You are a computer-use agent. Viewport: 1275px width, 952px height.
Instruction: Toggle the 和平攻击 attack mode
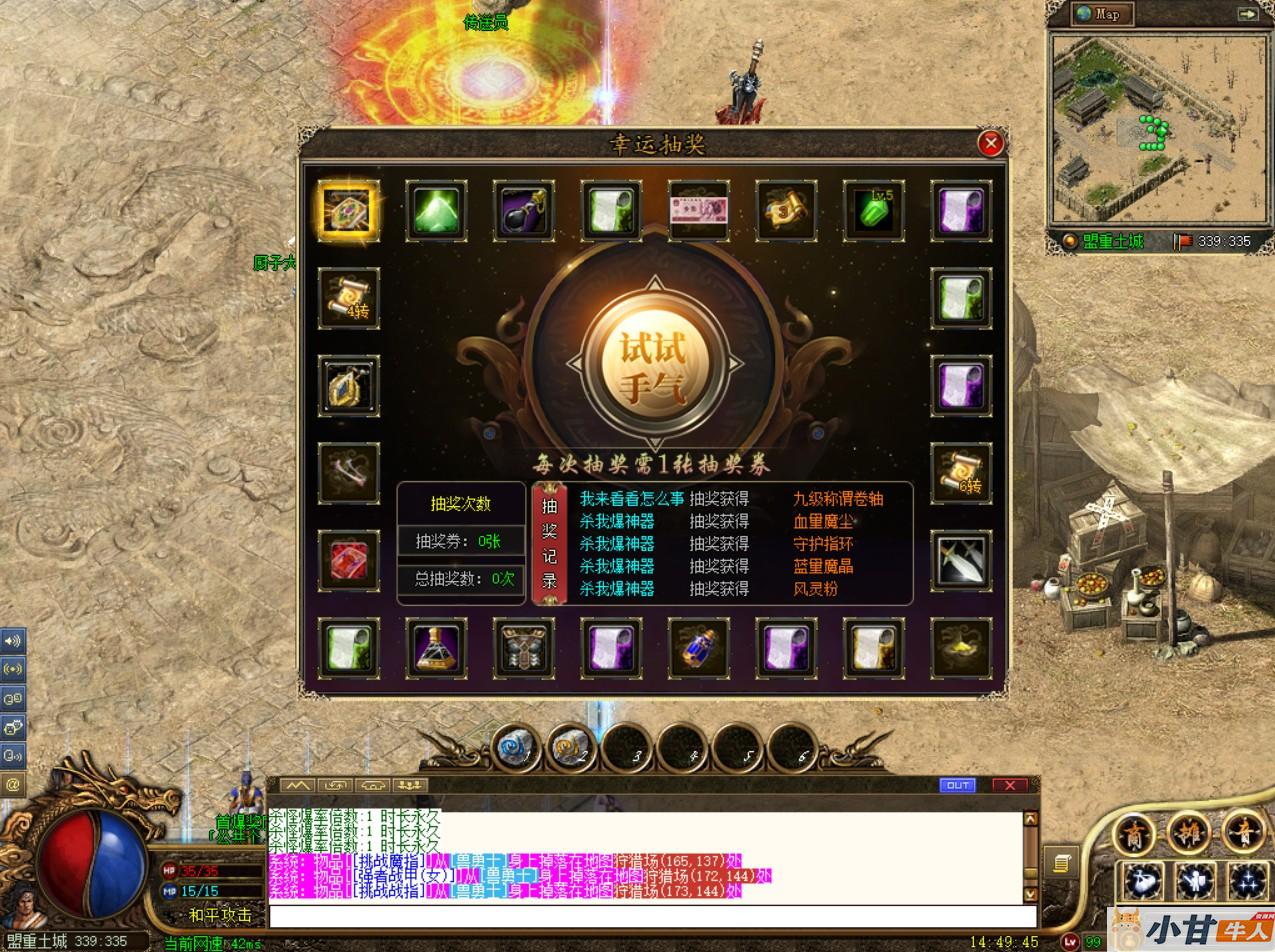[221, 915]
